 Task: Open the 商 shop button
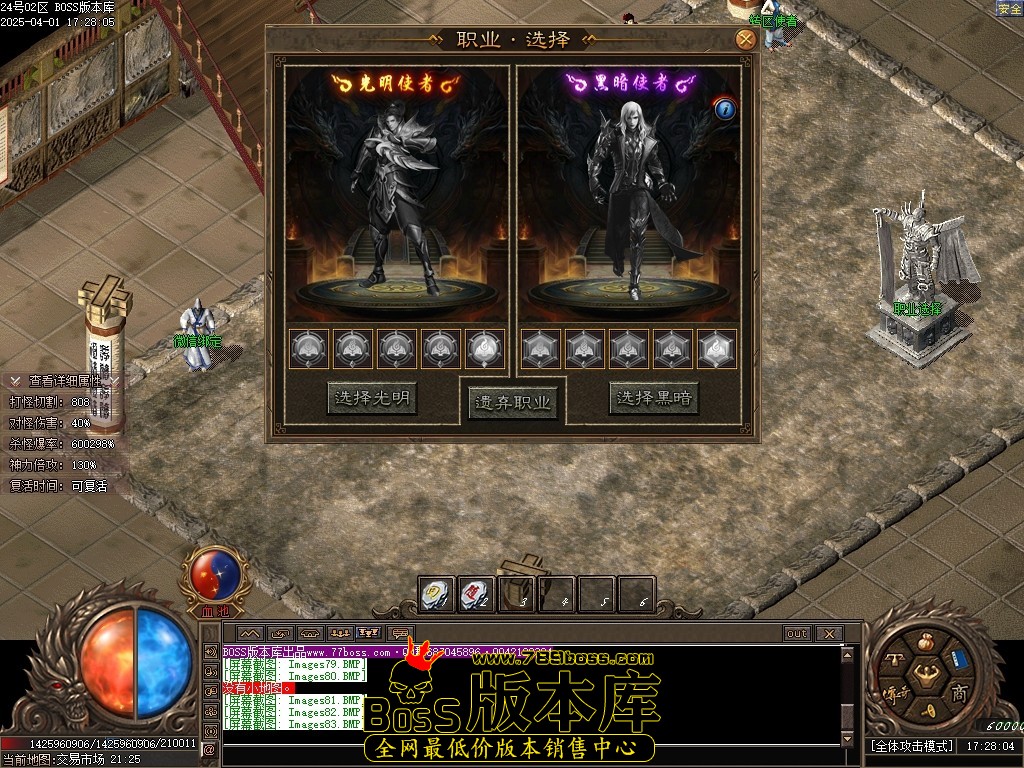[x=958, y=693]
